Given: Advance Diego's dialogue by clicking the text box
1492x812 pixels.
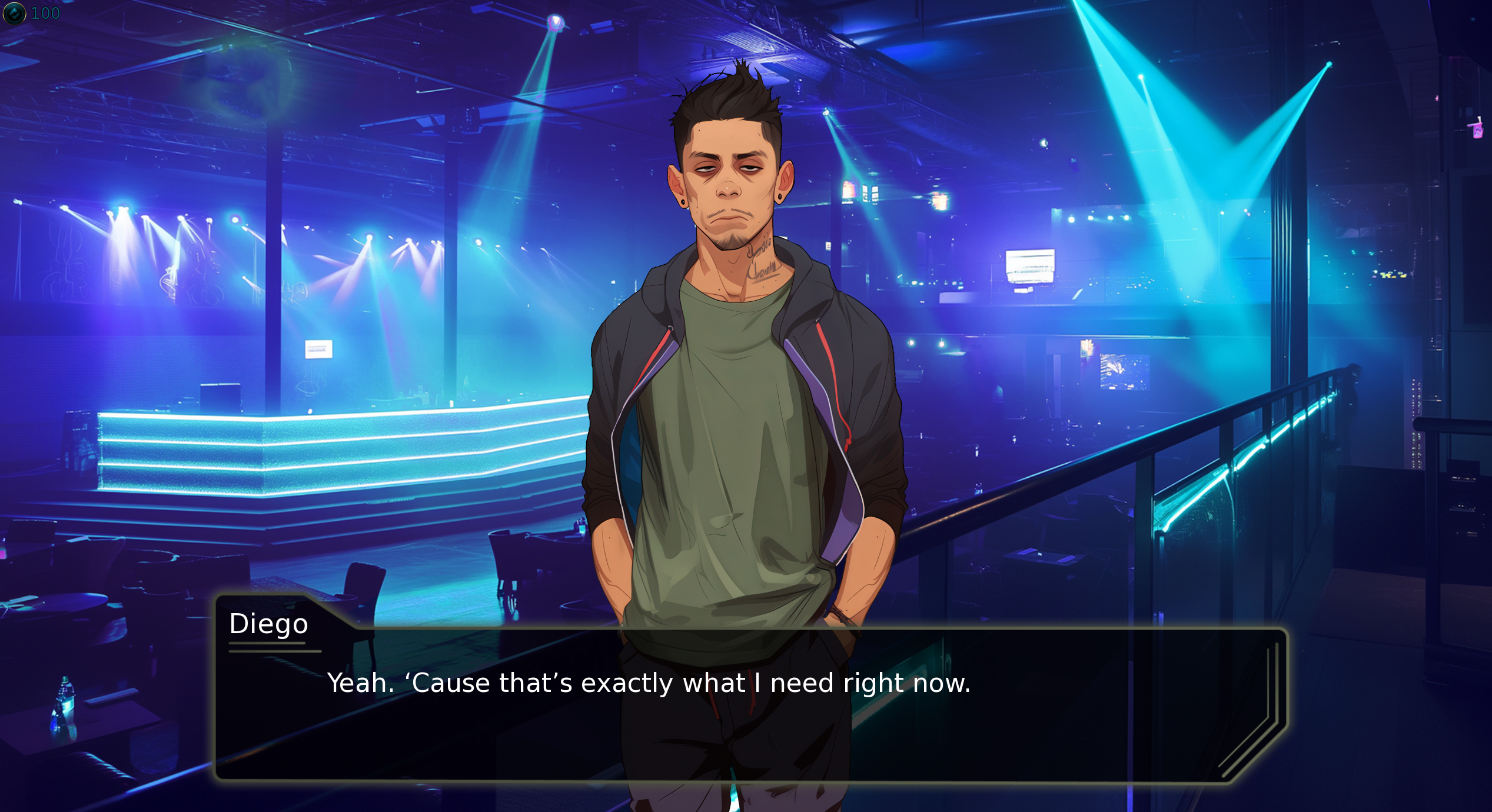Looking at the screenshot, I should [747, 706].
